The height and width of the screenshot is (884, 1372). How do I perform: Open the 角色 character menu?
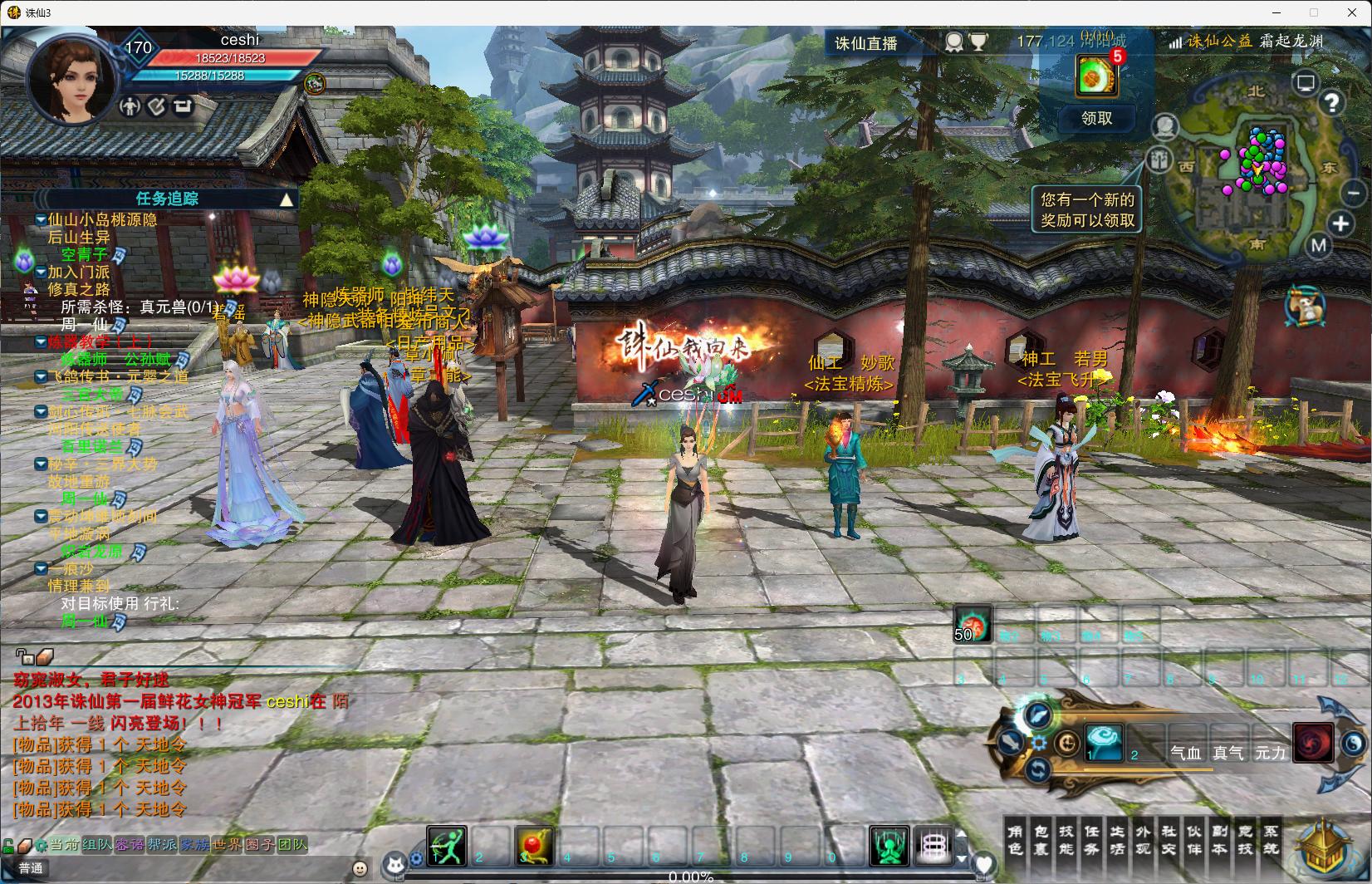(x=1015, y=839)
